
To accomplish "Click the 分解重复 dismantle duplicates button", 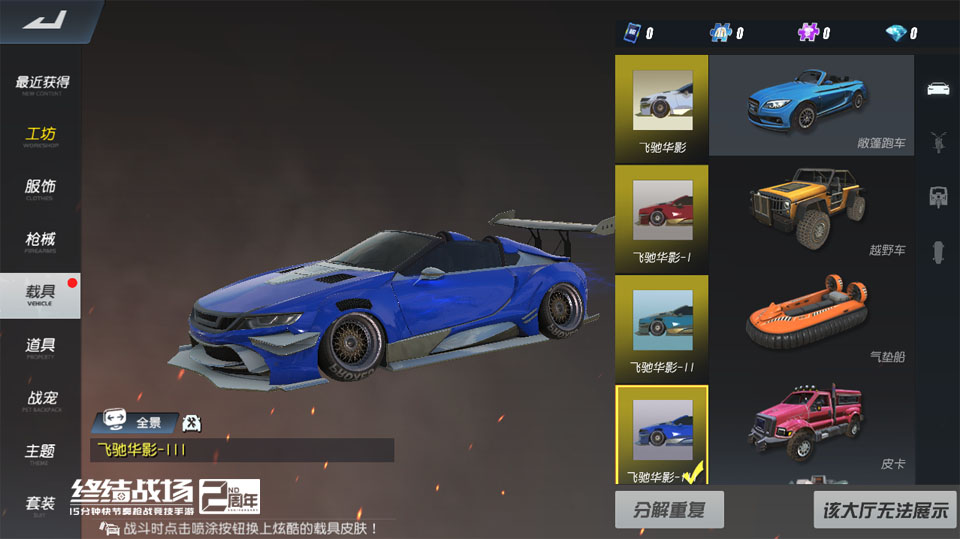I will tap(669, 510).
